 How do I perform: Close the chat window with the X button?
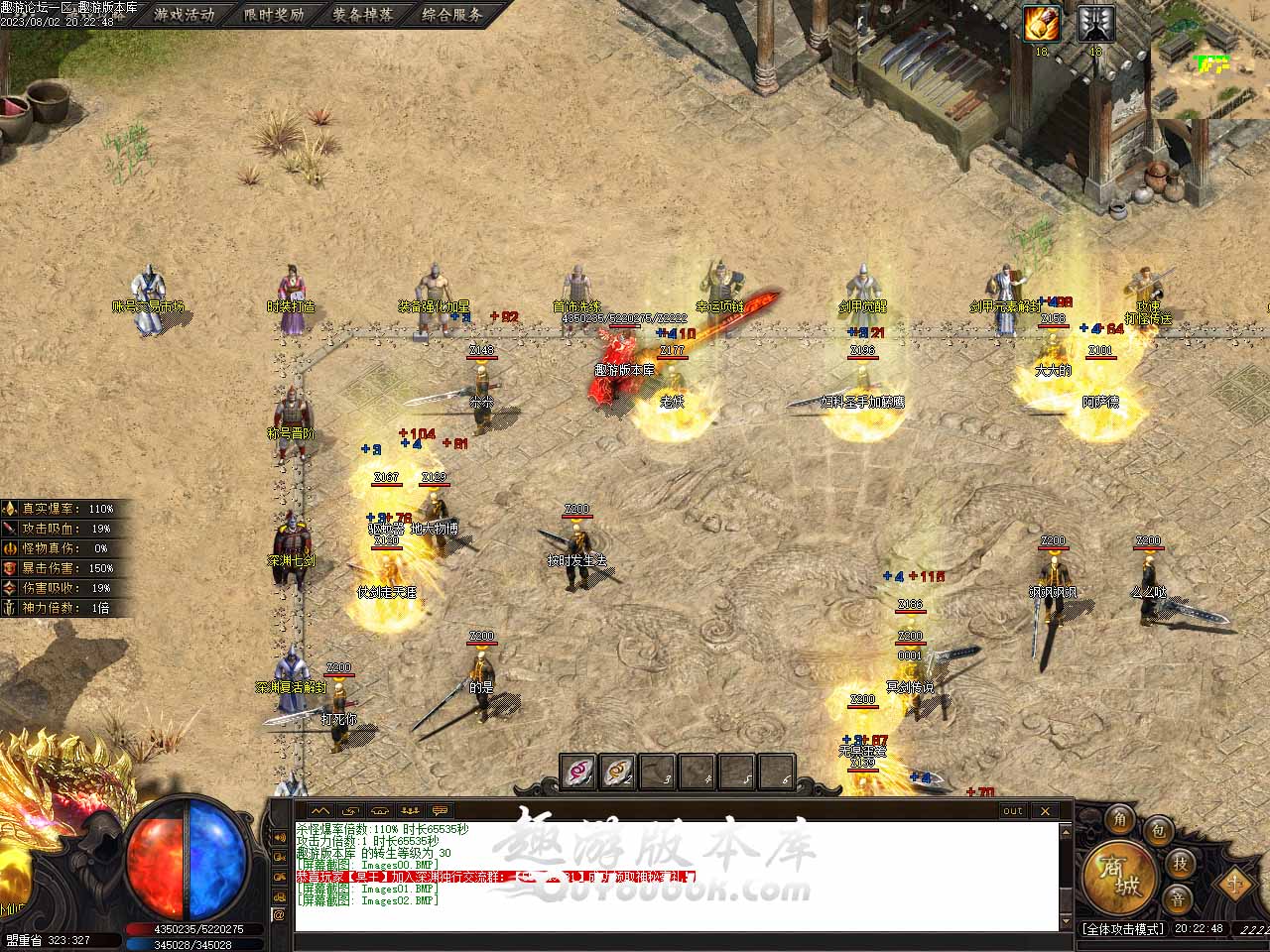(x=1045, y=810)
